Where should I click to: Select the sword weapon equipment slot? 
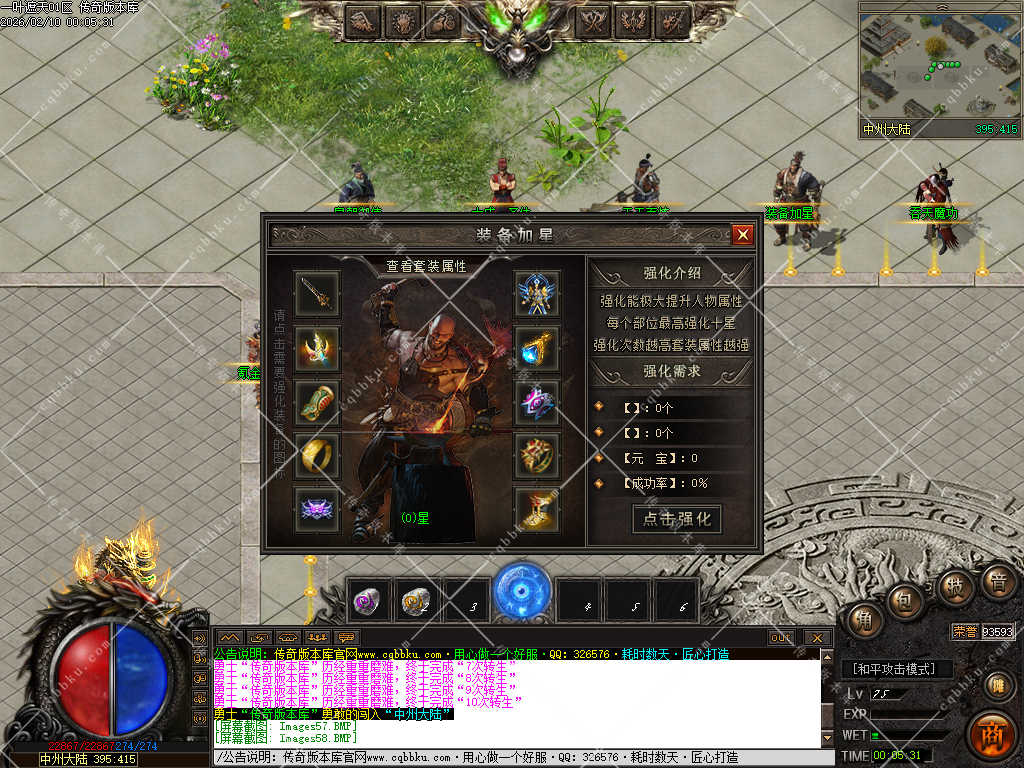[317, 292]
